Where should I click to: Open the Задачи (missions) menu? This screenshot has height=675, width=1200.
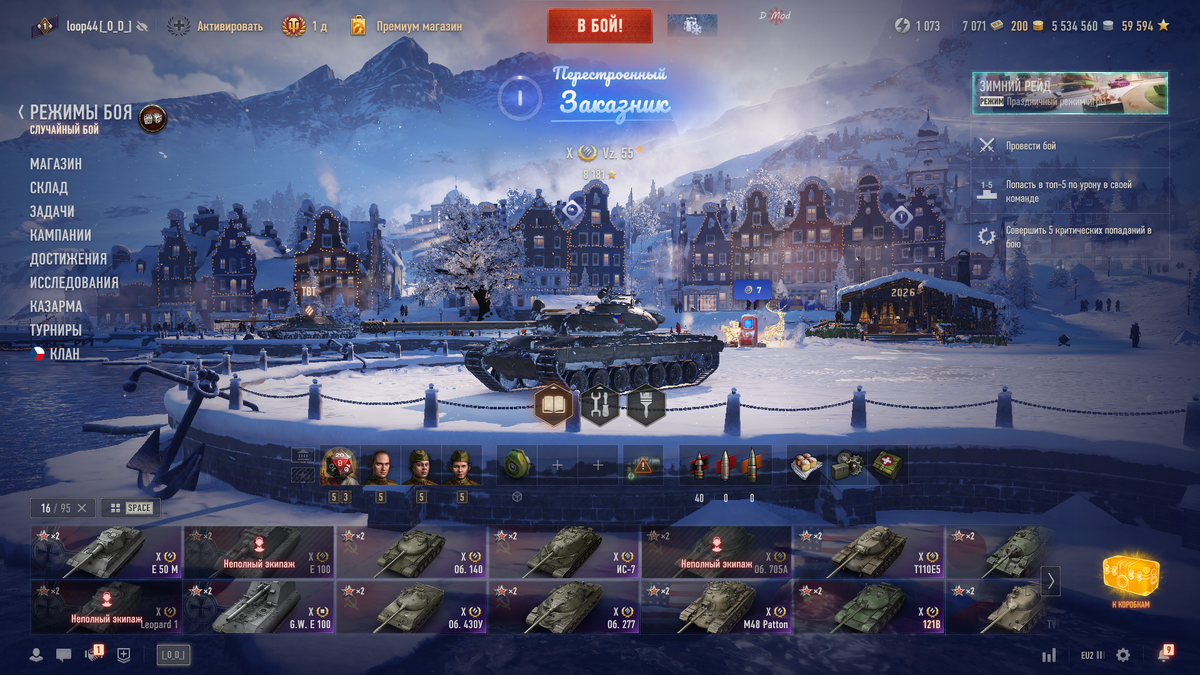[52, 212]
